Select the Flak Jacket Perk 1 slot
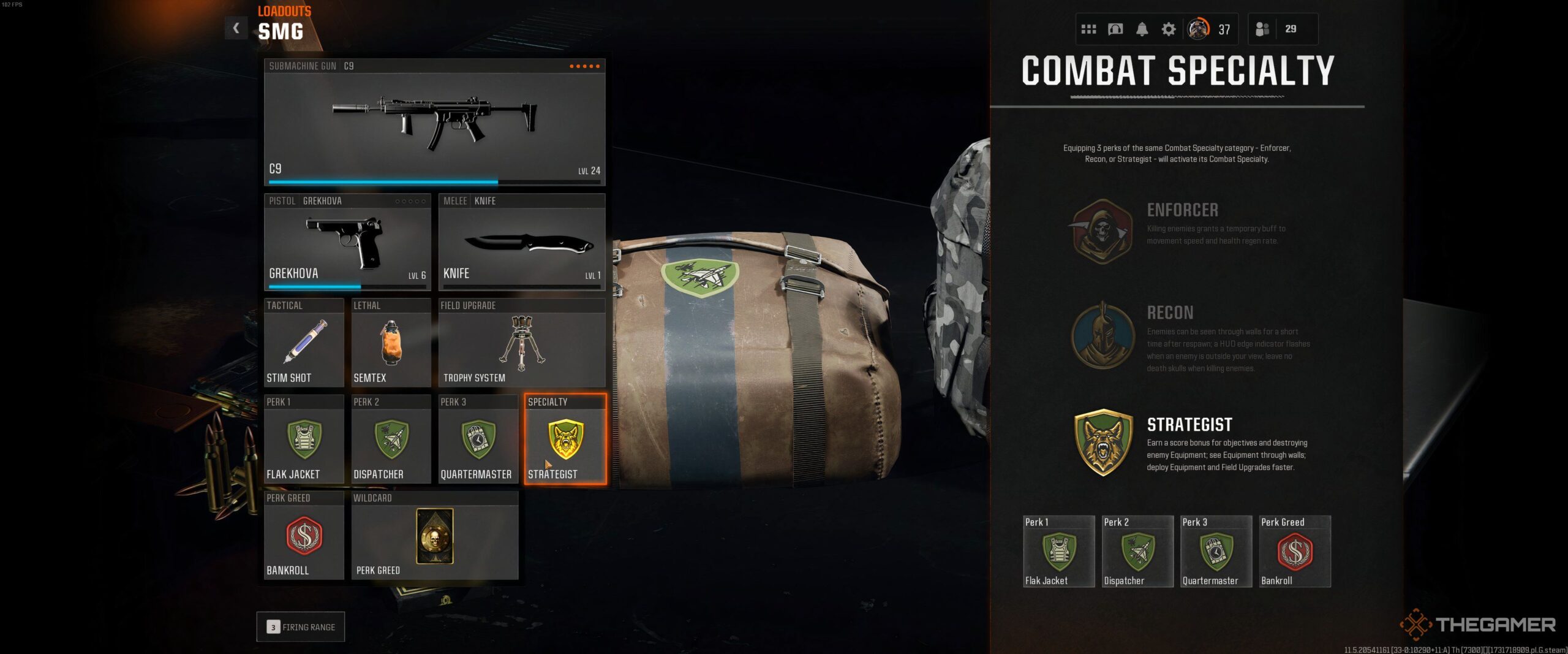This screenshot has height=654, width=1568. [x=304, y=439]
